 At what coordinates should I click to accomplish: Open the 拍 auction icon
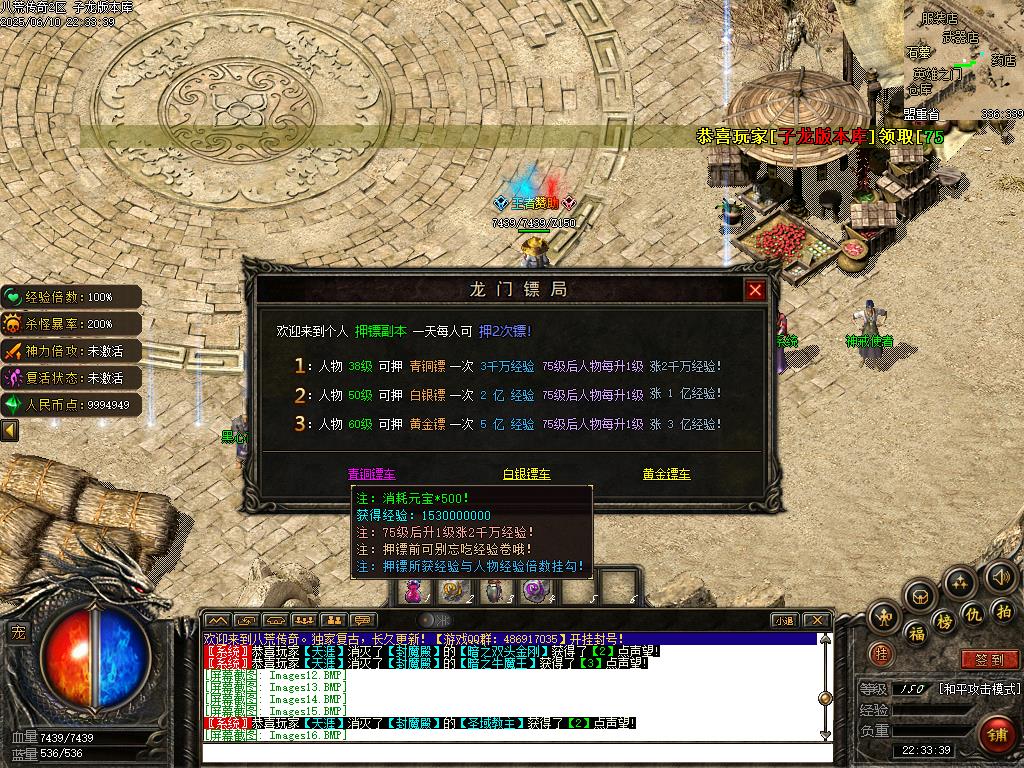point(1003,611)
